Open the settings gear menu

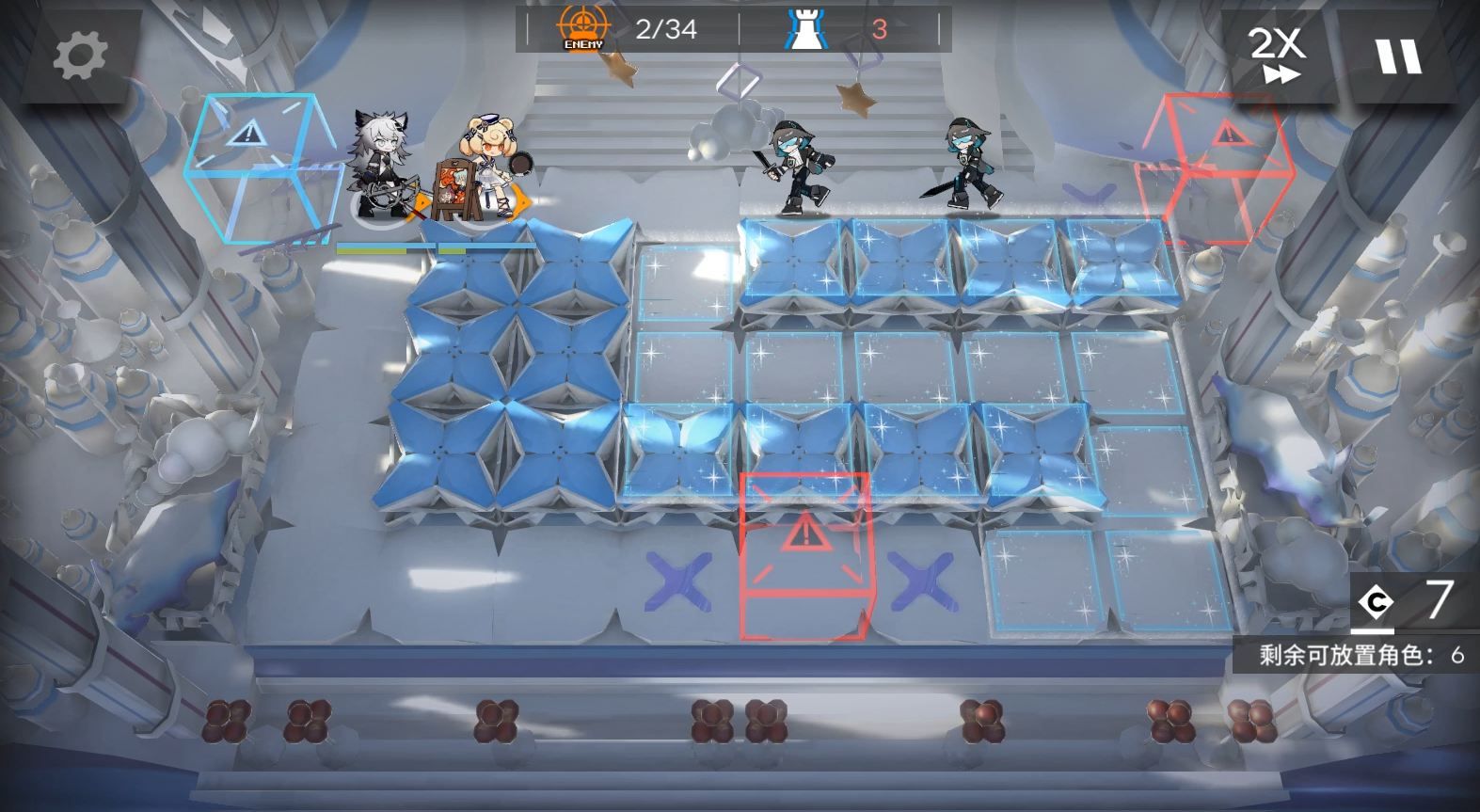(79, 54)
